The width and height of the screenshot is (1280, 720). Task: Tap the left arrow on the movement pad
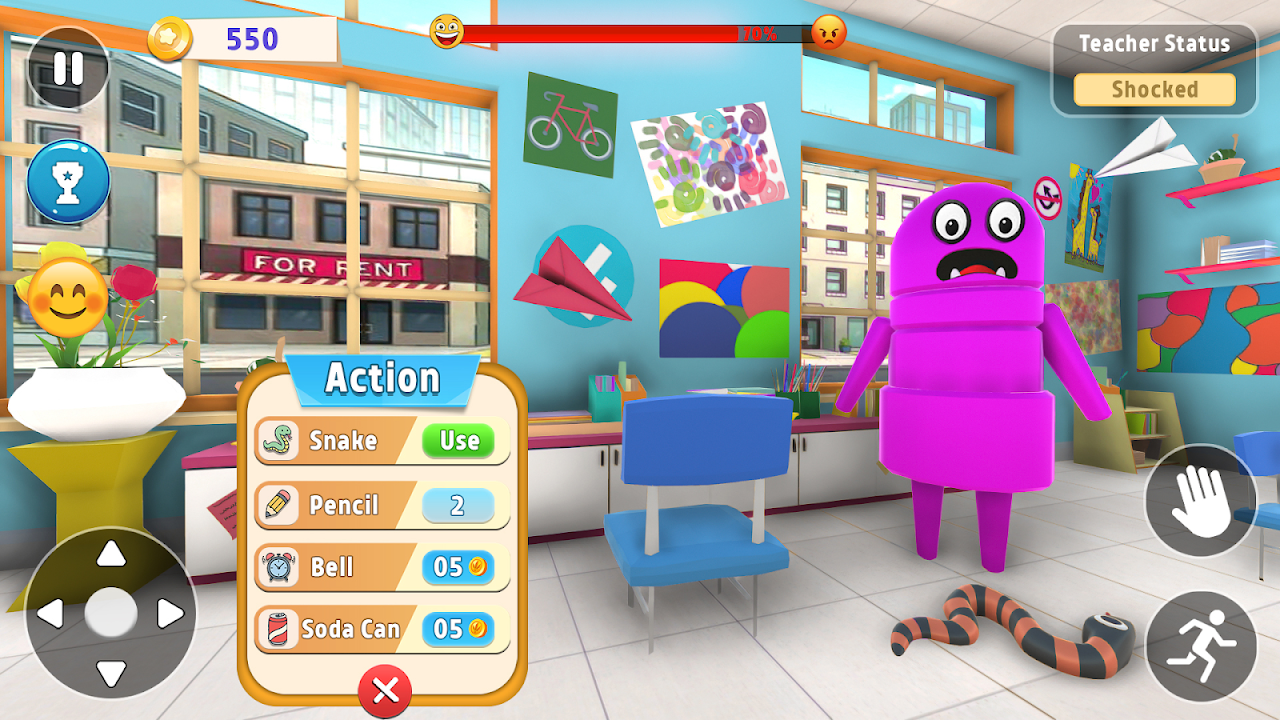[52, 613]
